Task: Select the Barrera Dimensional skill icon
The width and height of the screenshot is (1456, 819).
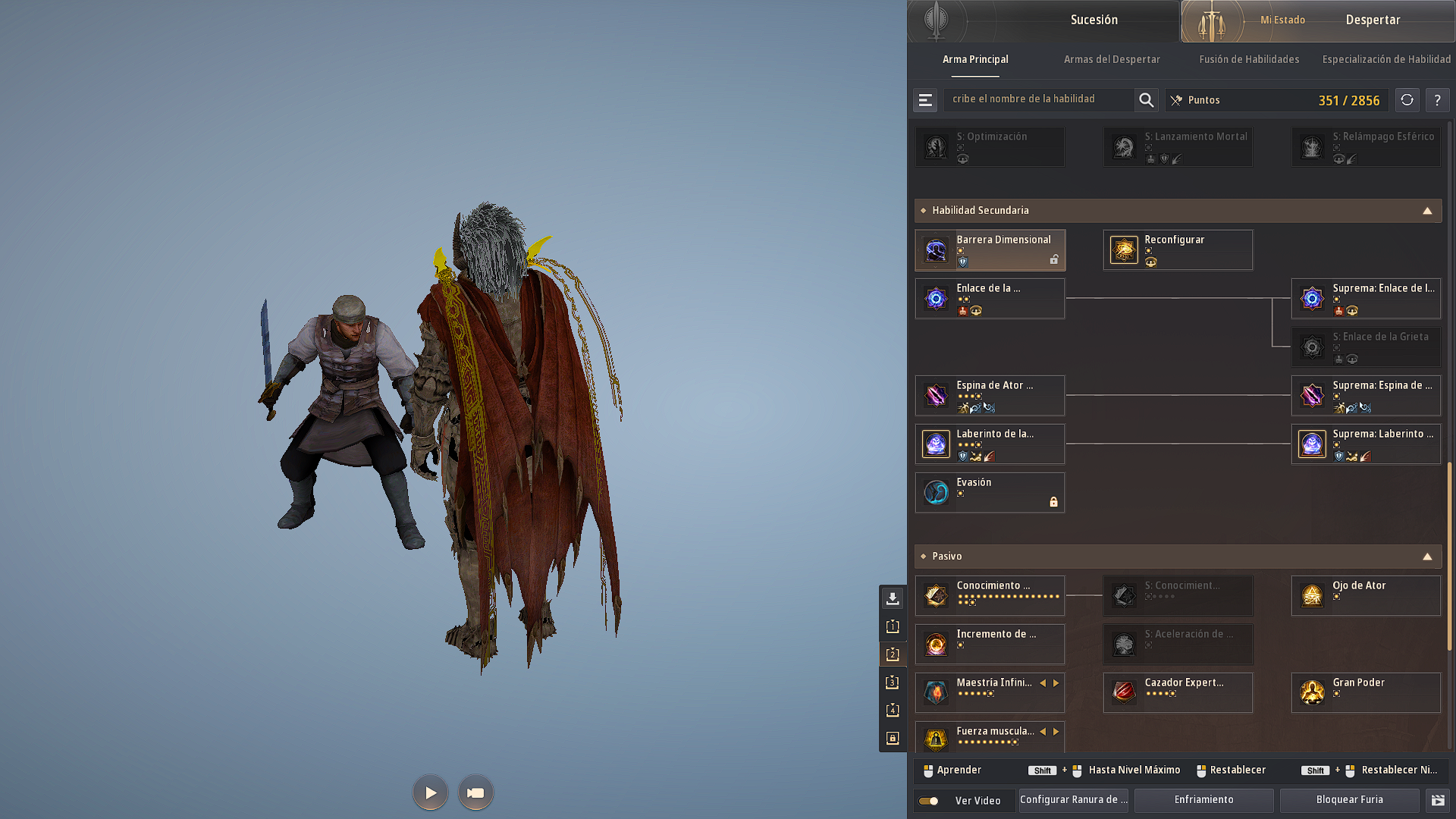Action: click(x=935, y=249)
